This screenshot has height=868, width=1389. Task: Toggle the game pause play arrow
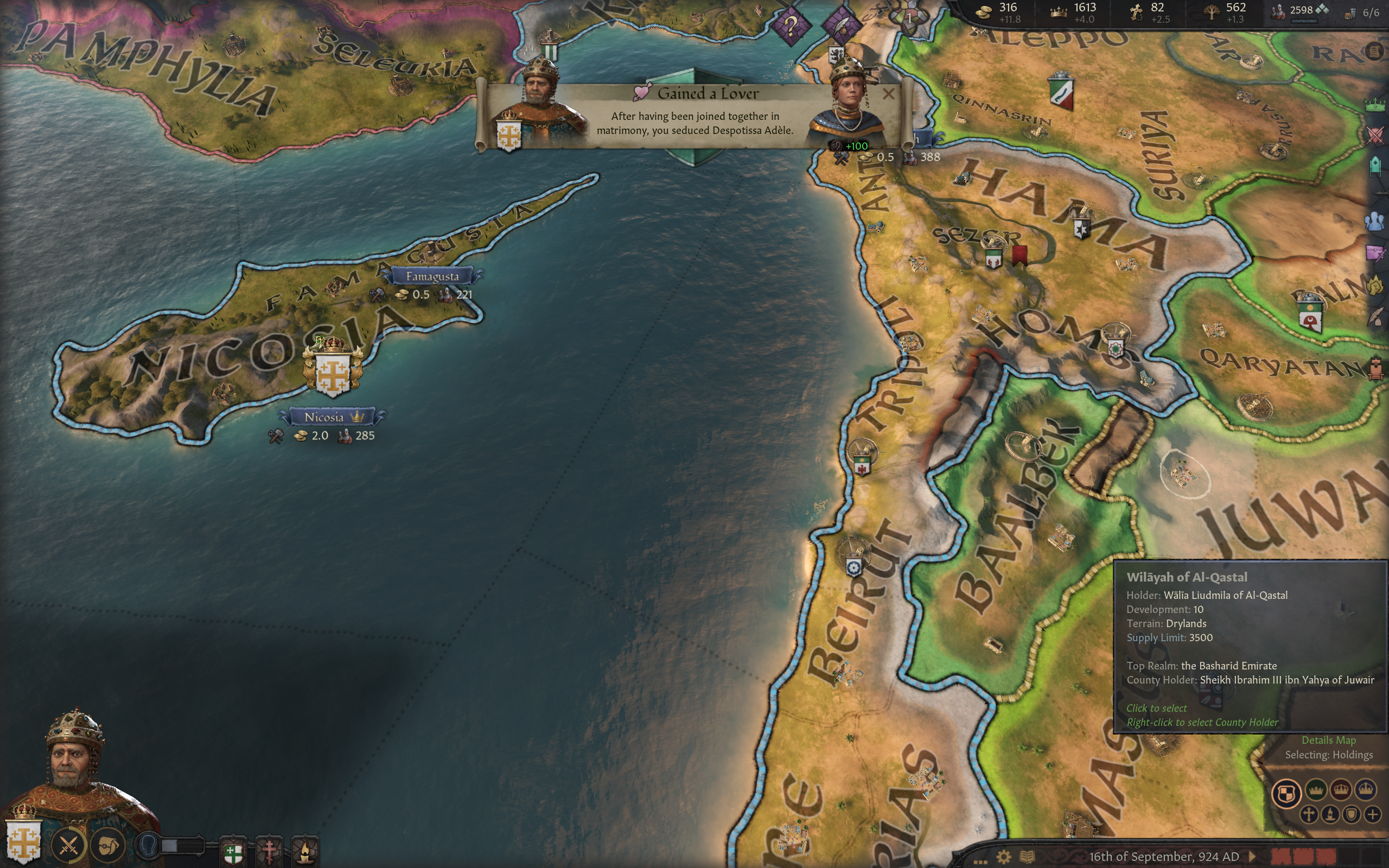(x=1252, y=857)
